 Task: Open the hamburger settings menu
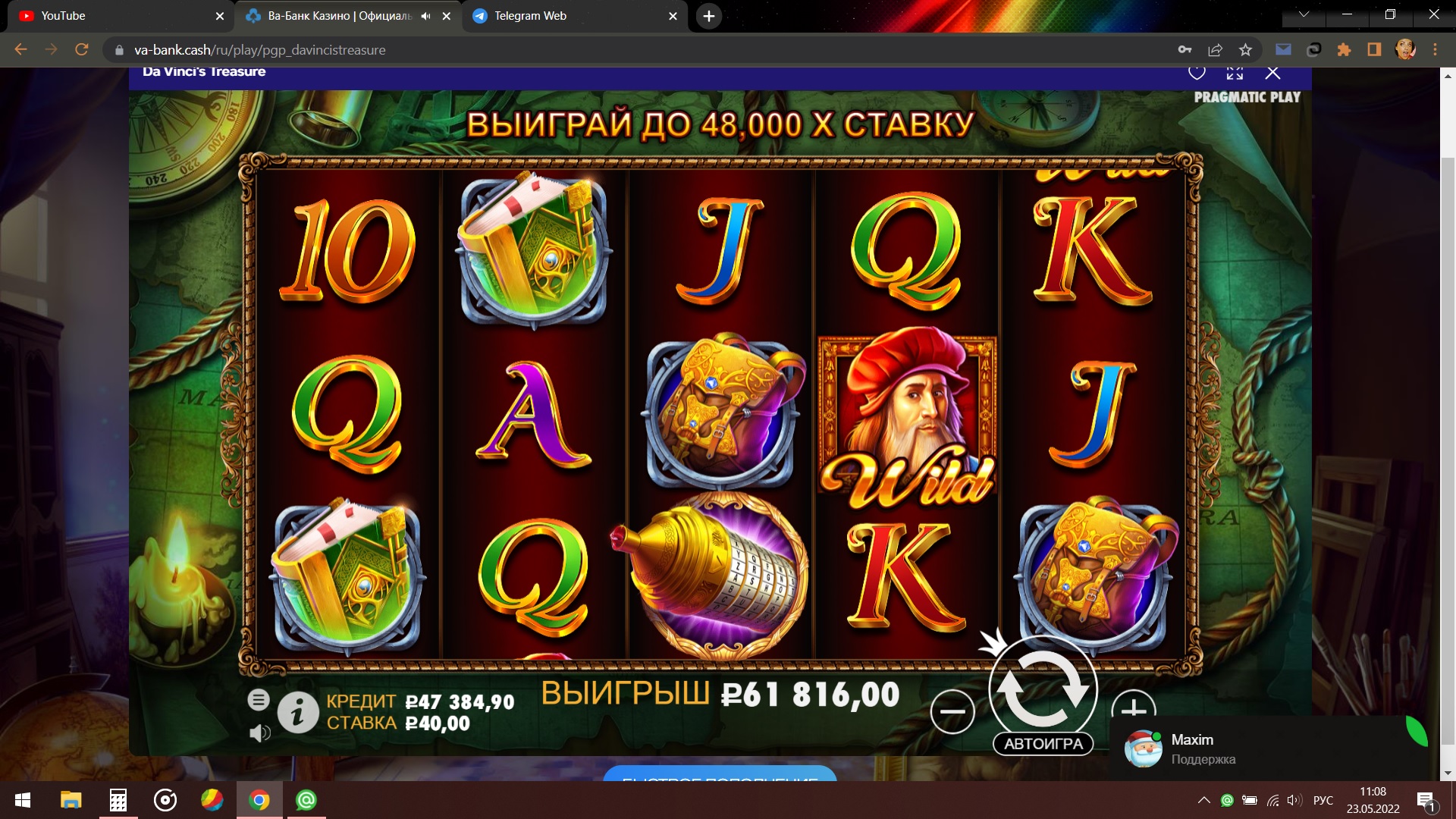point(259,700)
